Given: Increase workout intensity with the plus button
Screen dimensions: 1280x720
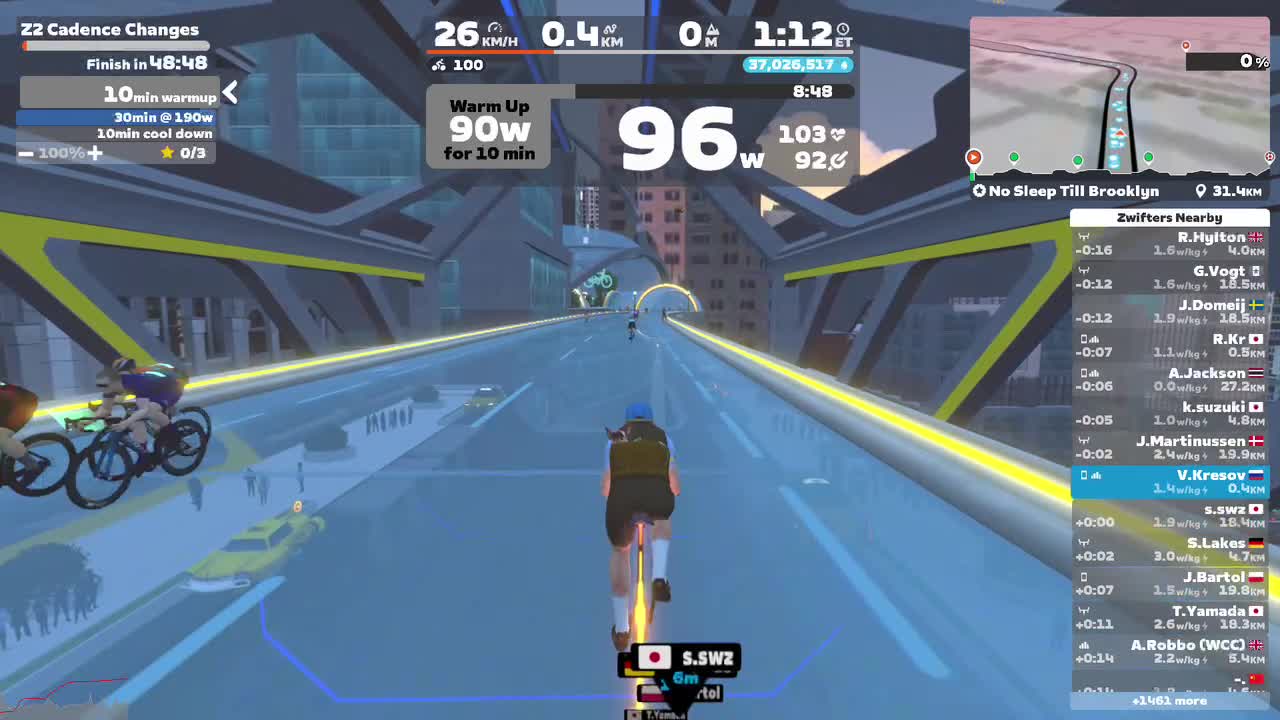Looking at the screenshot, I should [x=94, y=153].
